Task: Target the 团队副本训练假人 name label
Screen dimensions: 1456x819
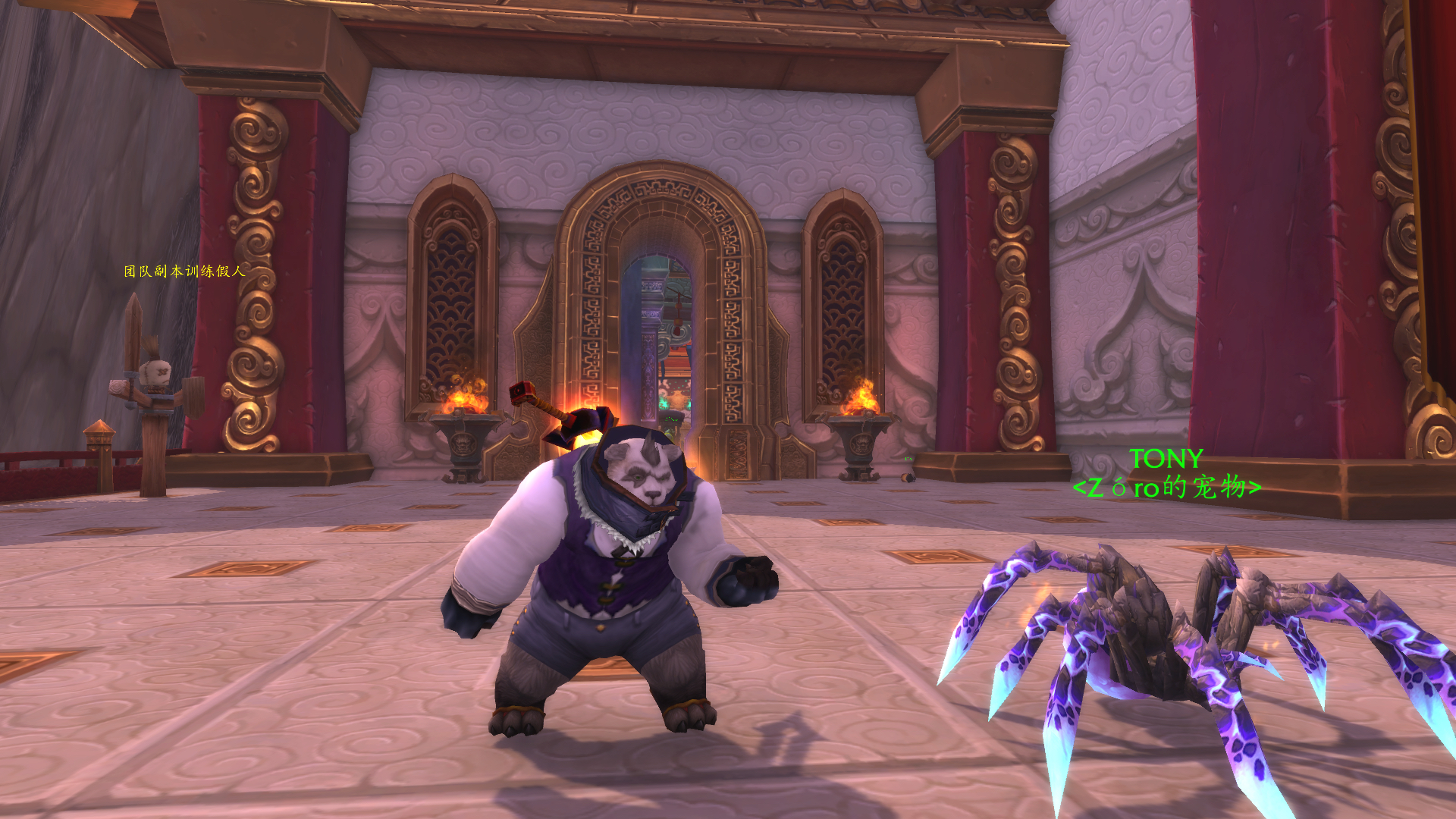Action: point(185,271)
